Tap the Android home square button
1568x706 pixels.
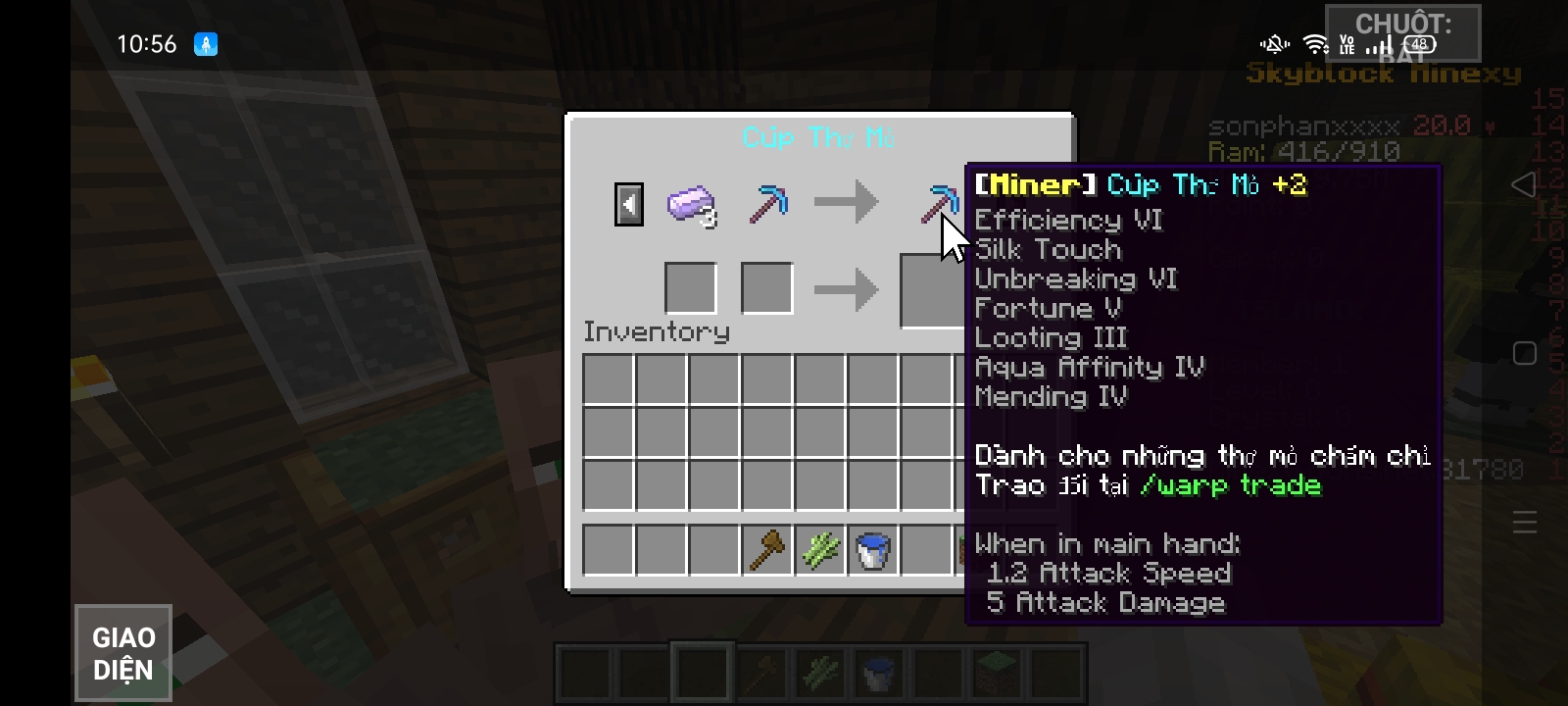[x=1524, y=354]
